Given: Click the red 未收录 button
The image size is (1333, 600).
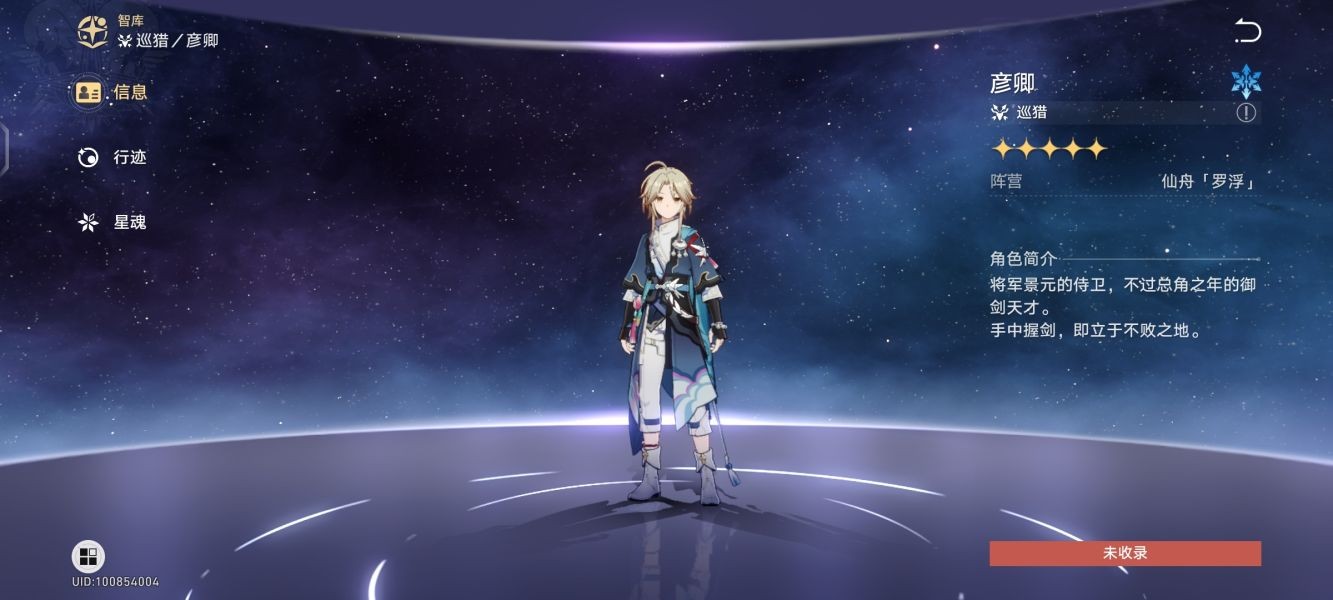Looking at the screenshot, I should point(1125,553).
